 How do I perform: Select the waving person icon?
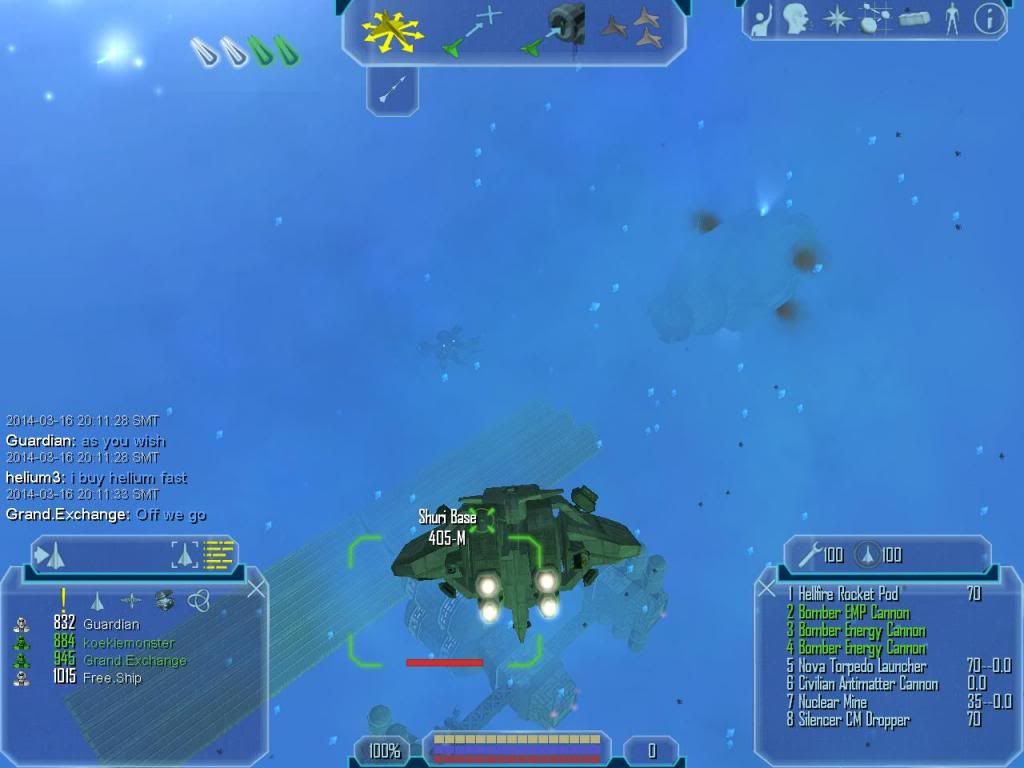click(x=762, y=18)
